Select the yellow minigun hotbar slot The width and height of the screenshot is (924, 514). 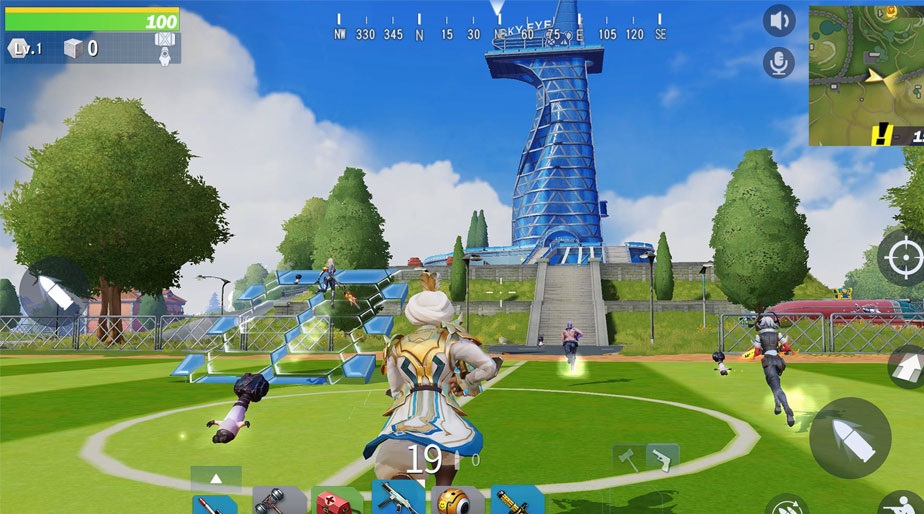[x=516, y=500]
